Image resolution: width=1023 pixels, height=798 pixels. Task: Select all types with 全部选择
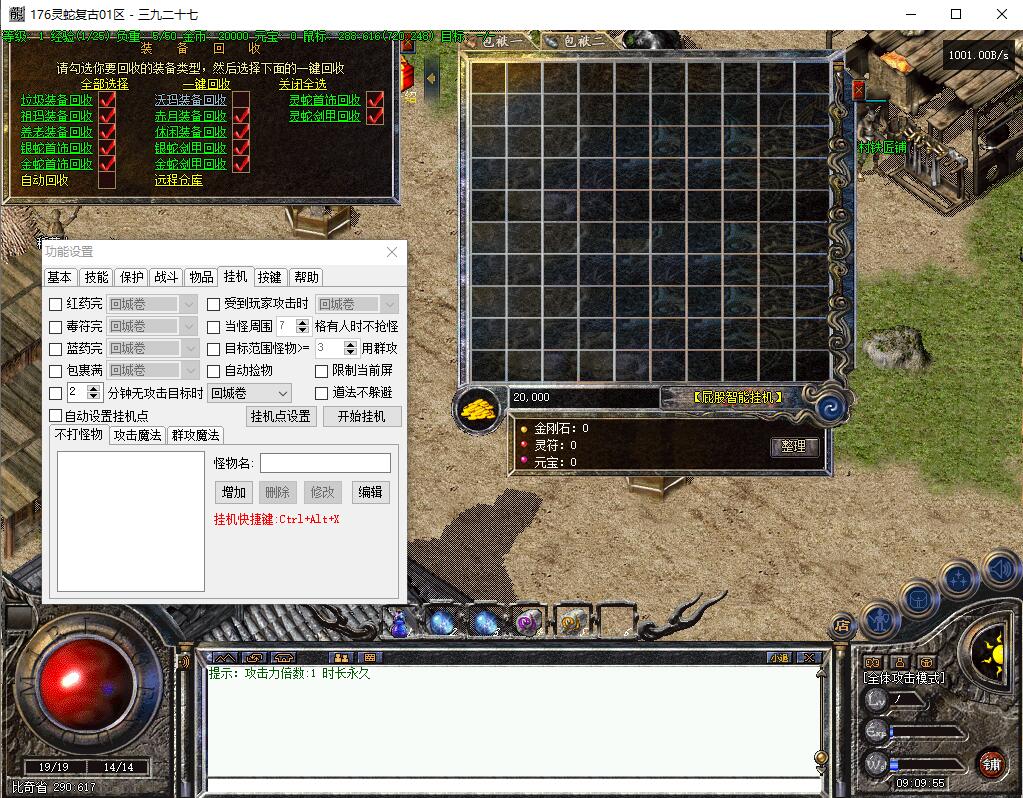[x=104, y=84]
